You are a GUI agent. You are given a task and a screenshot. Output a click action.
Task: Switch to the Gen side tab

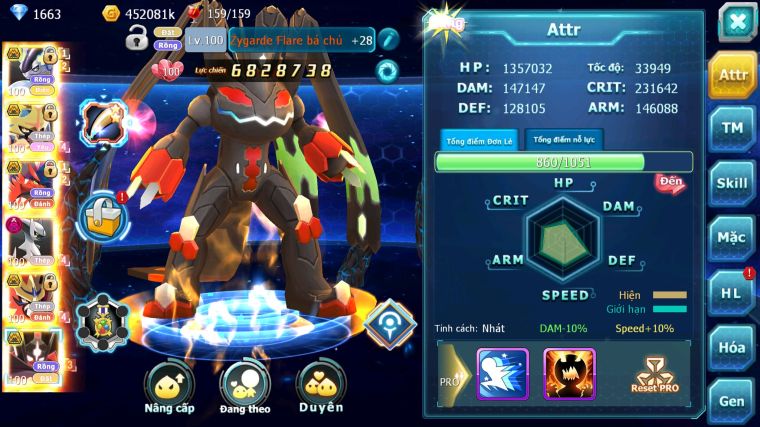click(x=733, y=400)
